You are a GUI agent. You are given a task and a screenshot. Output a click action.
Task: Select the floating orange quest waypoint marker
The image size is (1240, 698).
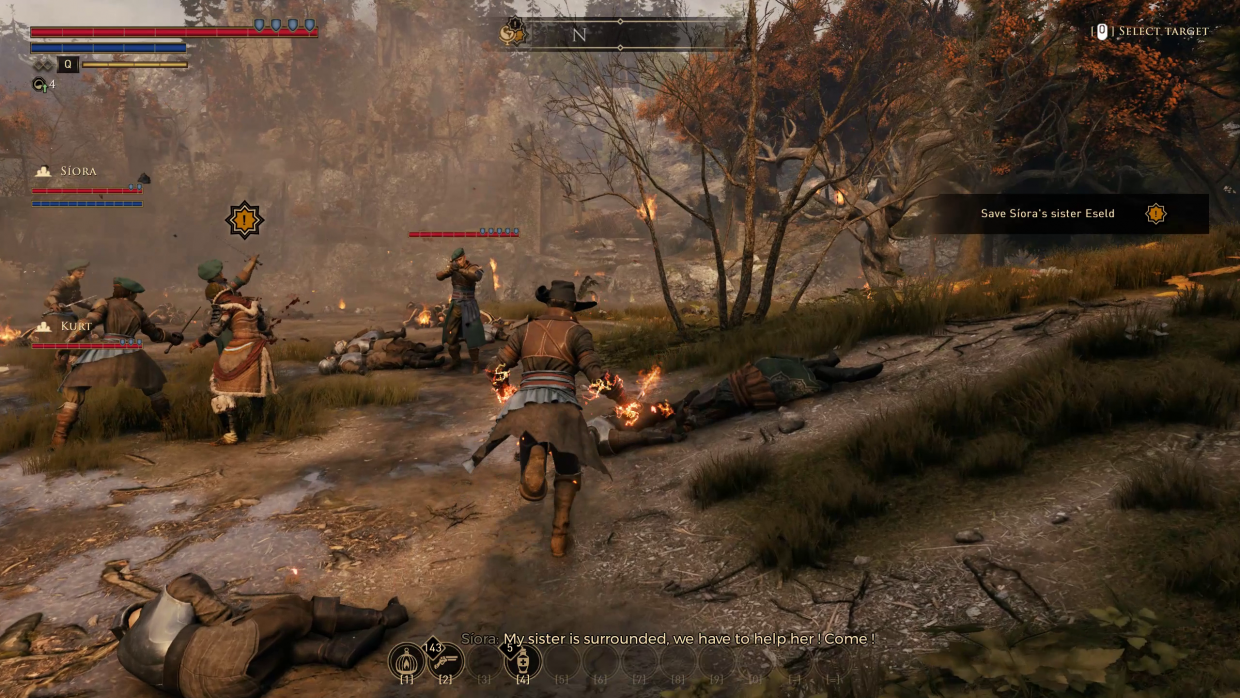(x=244, y=220)
